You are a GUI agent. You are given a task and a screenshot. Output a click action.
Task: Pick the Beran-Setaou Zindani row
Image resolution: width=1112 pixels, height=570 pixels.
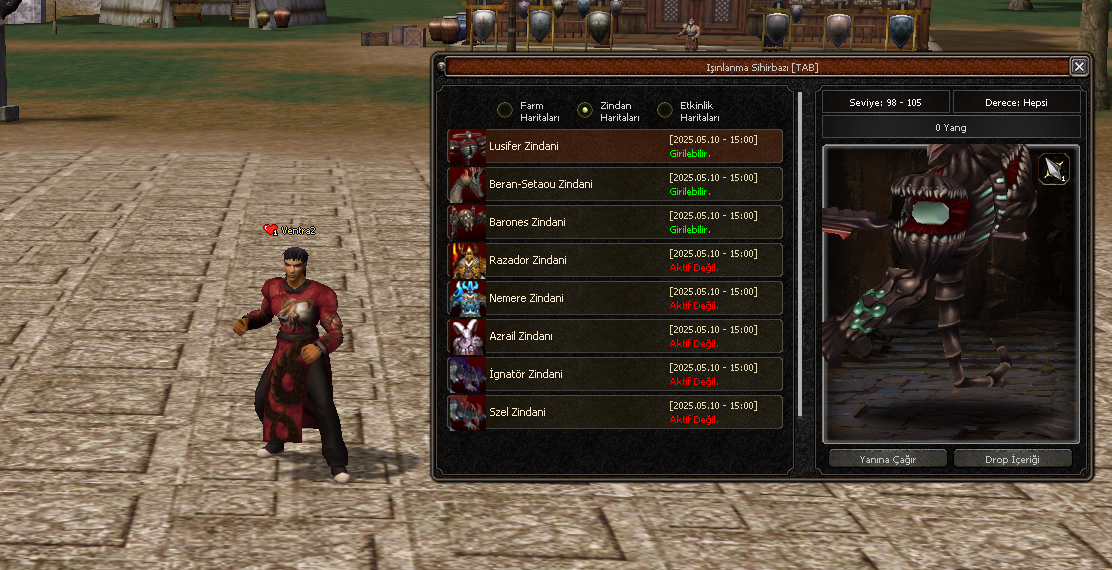click(615, 184)
